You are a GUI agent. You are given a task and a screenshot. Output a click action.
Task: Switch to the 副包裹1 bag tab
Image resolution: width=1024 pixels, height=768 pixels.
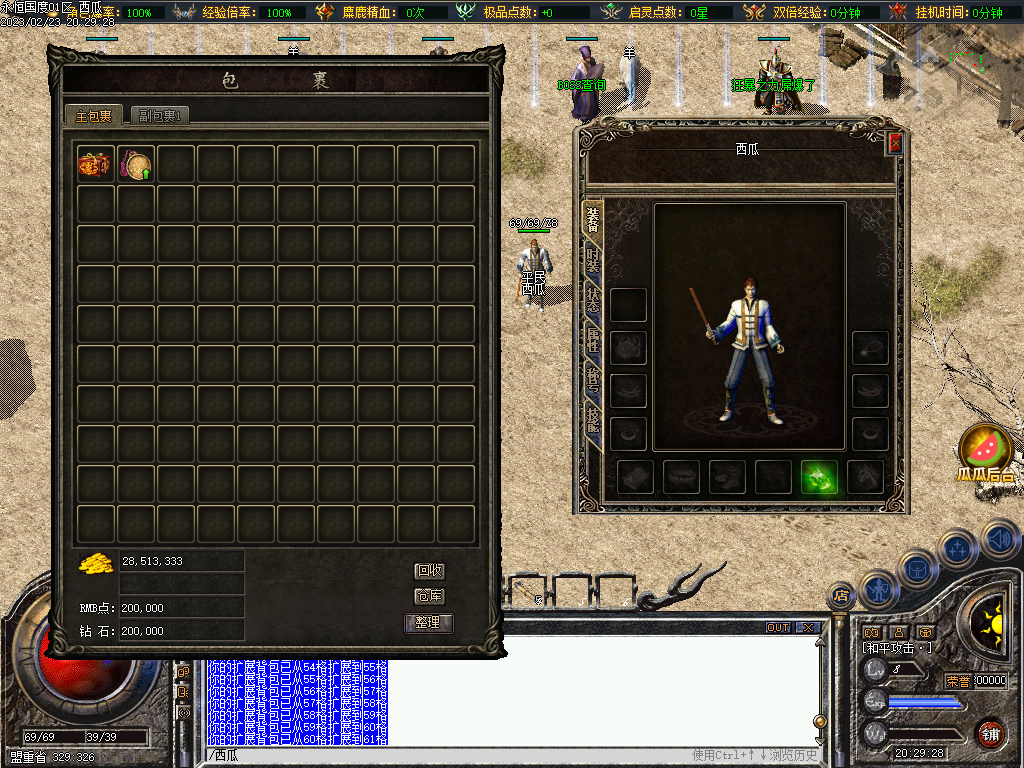(160, 116)
